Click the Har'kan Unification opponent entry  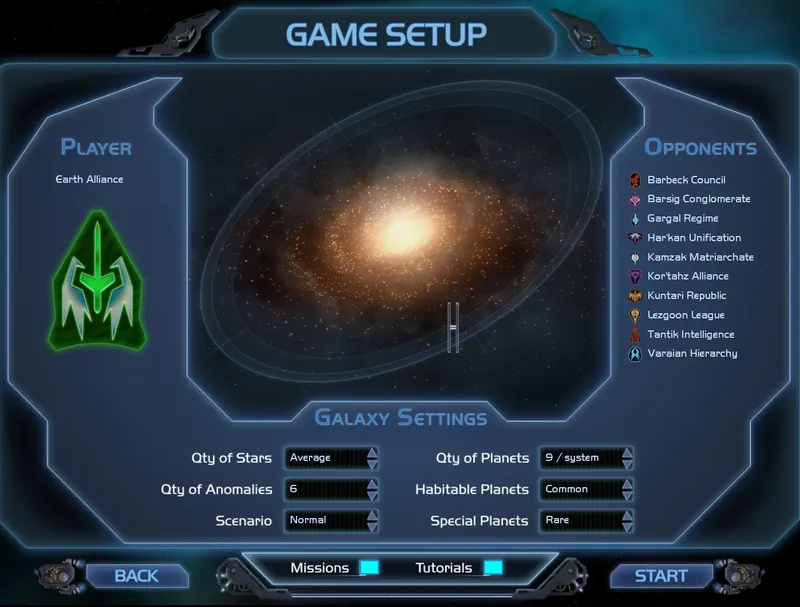[x=694, y=238]
